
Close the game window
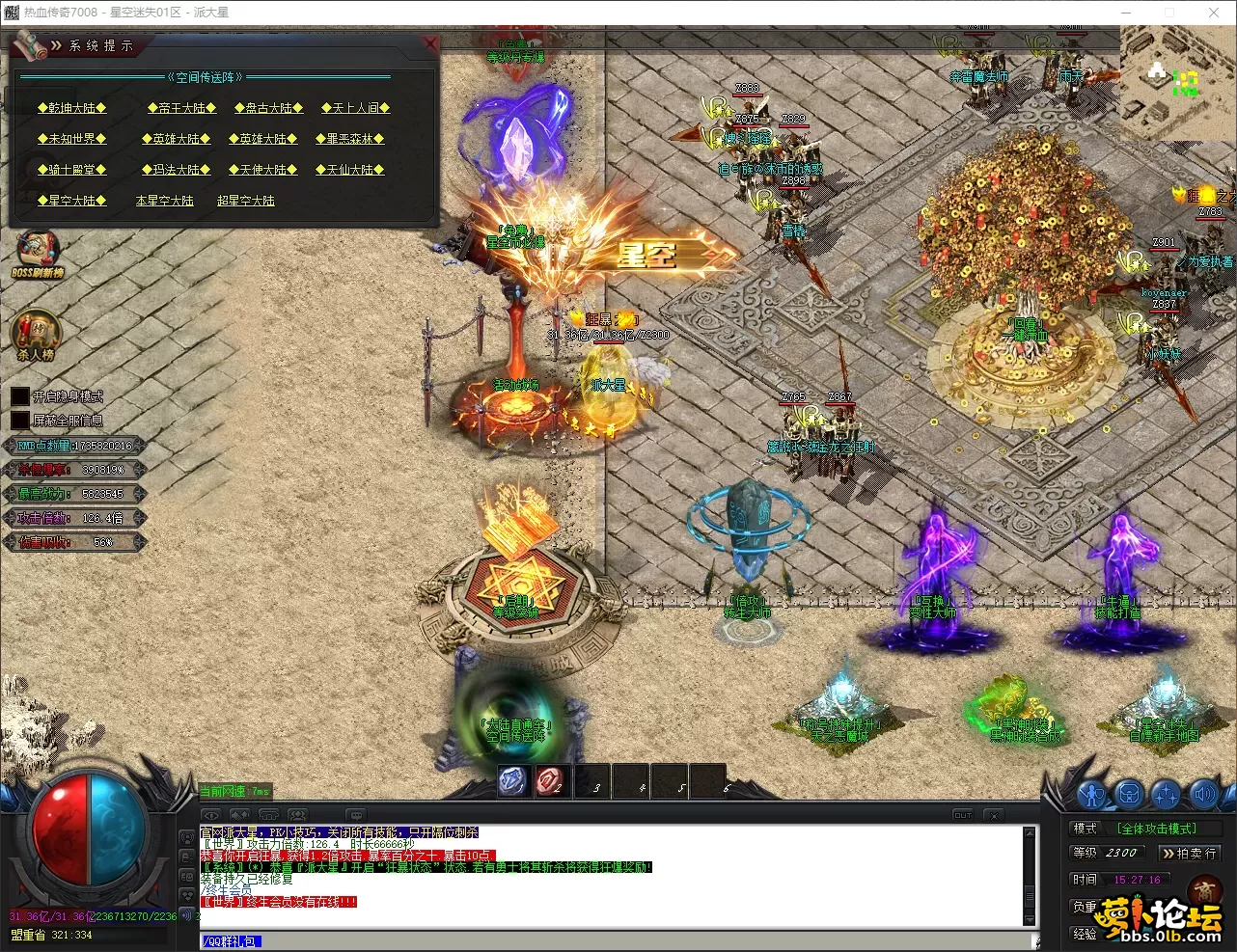click(1214, 13)
